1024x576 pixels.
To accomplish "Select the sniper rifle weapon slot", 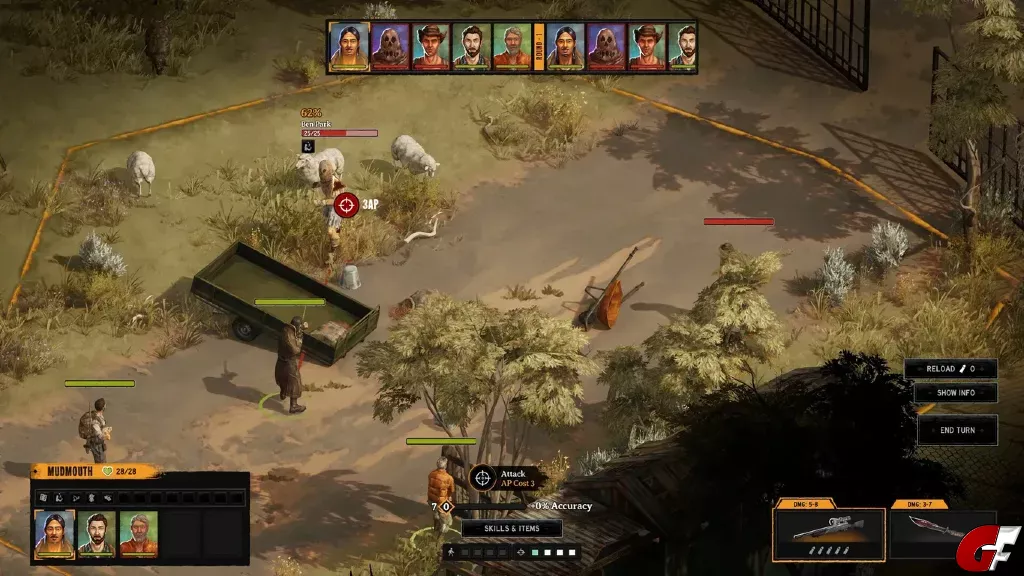I will (x=828, y=534).
